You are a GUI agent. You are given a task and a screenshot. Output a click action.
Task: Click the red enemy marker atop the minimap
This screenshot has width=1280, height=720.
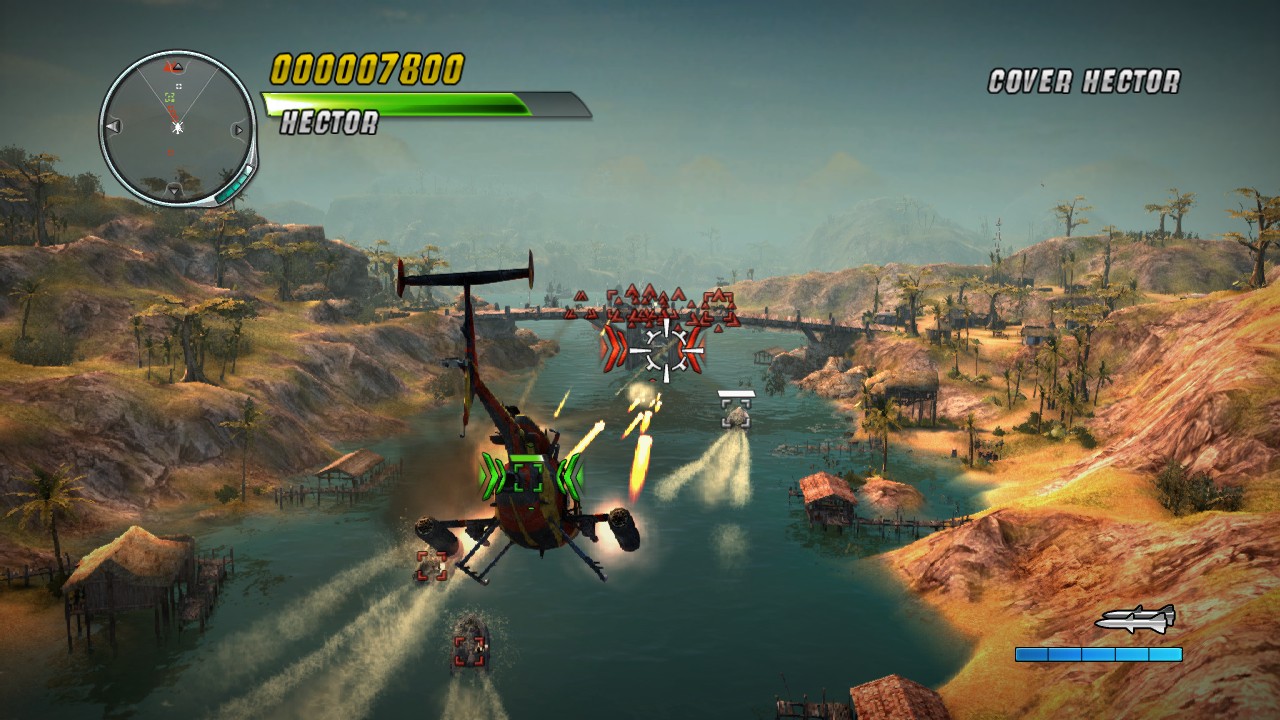coord(166,67)
